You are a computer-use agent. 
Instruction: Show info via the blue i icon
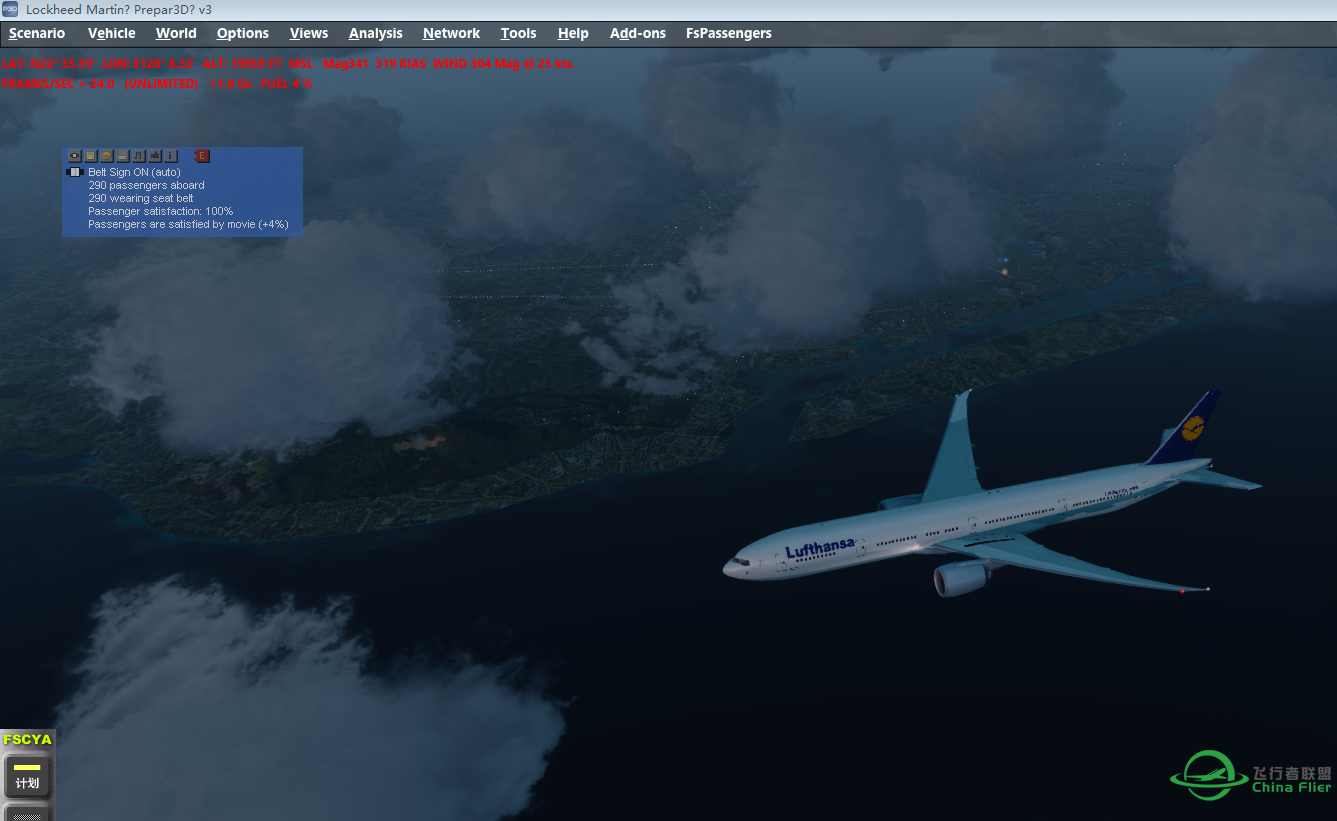[170, 156]
